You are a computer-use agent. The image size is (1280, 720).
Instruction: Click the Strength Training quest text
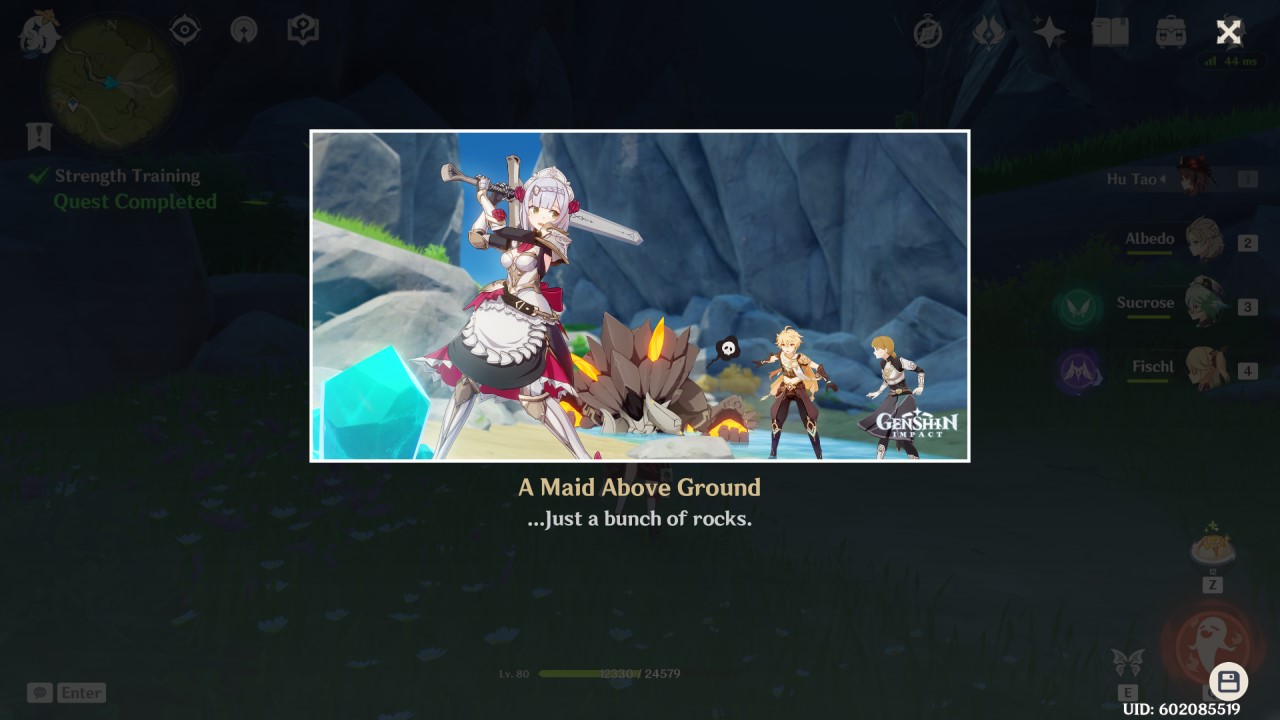point(127,175)
